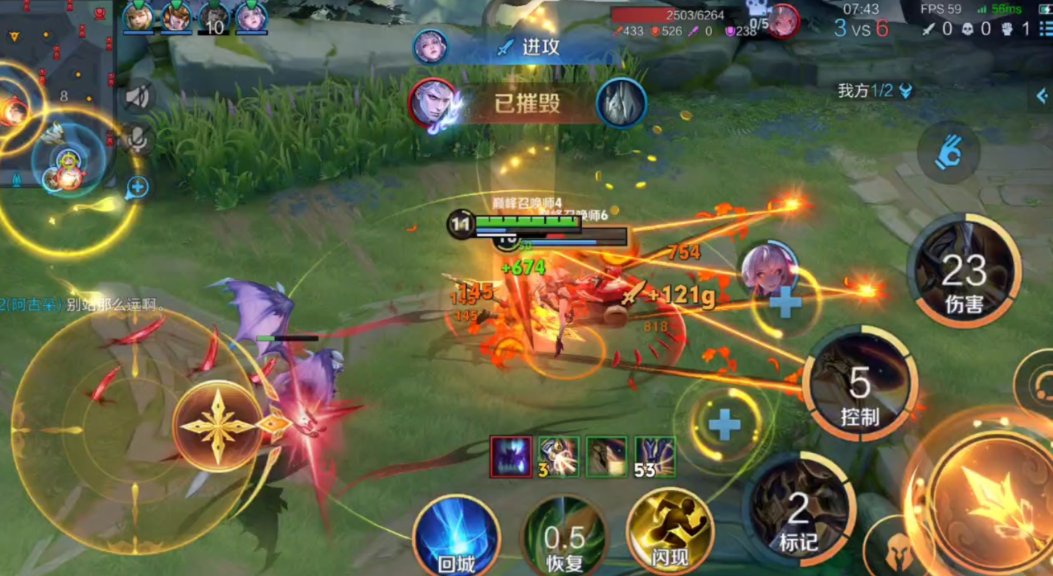Toggle the muted microphone icon
Viewport: 1053px width, 576px height.
[x=137, y=138]
